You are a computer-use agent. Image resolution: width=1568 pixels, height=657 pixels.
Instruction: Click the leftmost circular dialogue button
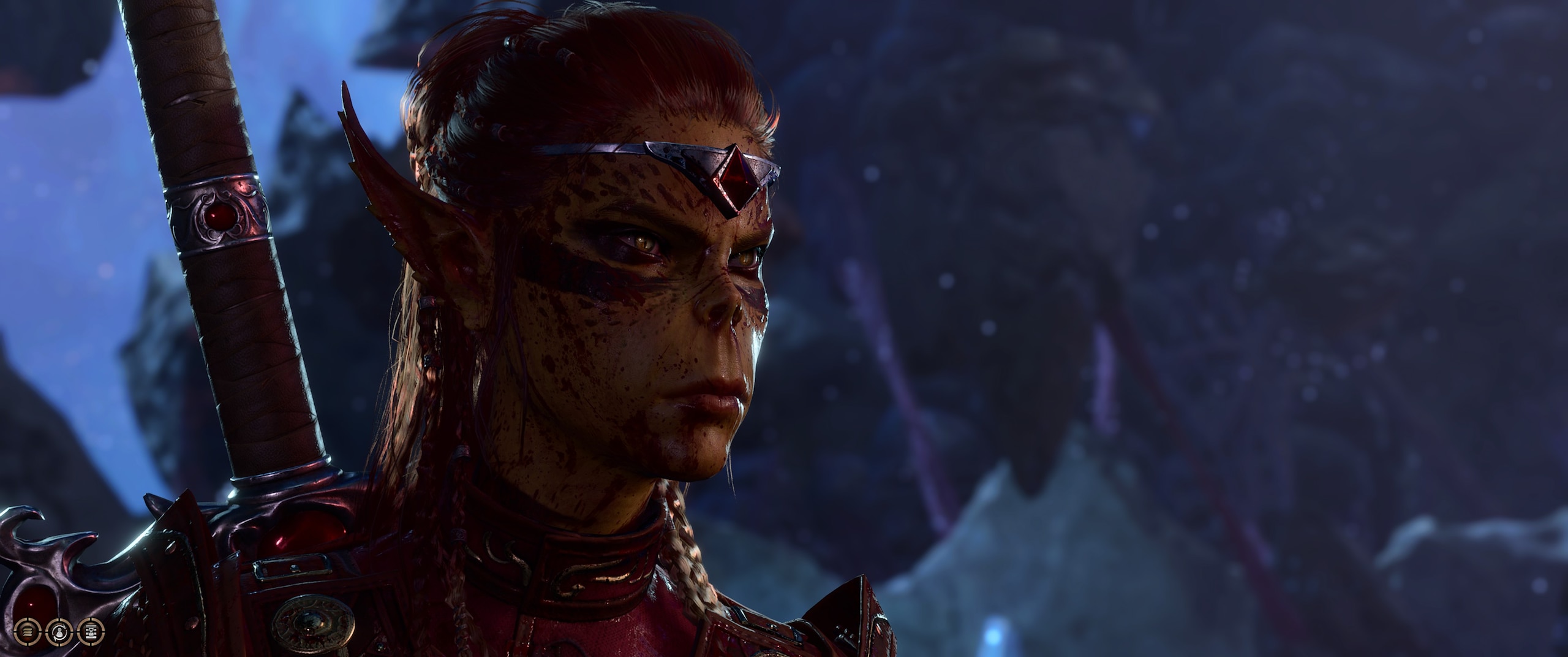point(26,634)
